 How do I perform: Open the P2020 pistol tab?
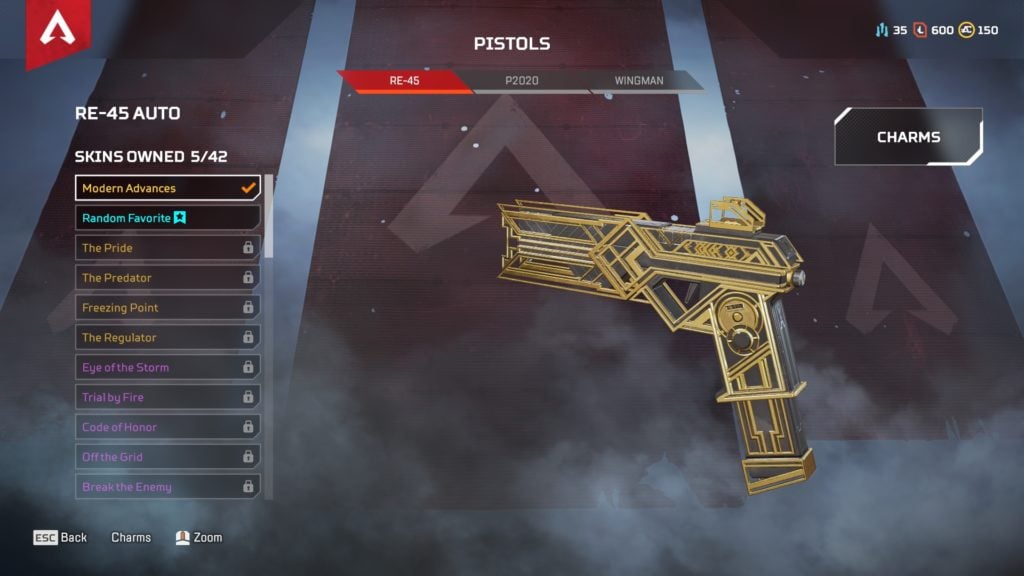(521, 81)
